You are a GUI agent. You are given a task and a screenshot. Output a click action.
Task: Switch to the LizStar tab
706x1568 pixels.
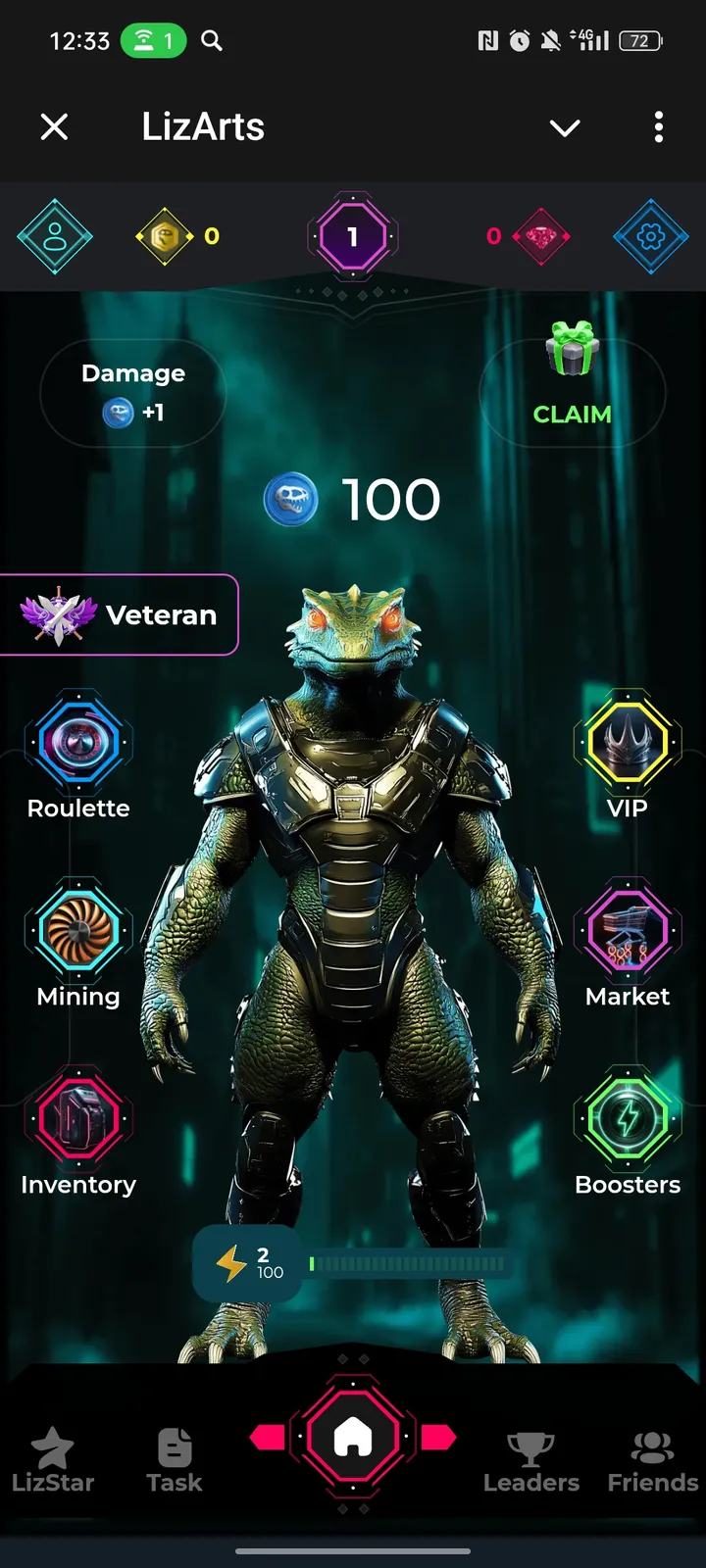coord(53,1460)
